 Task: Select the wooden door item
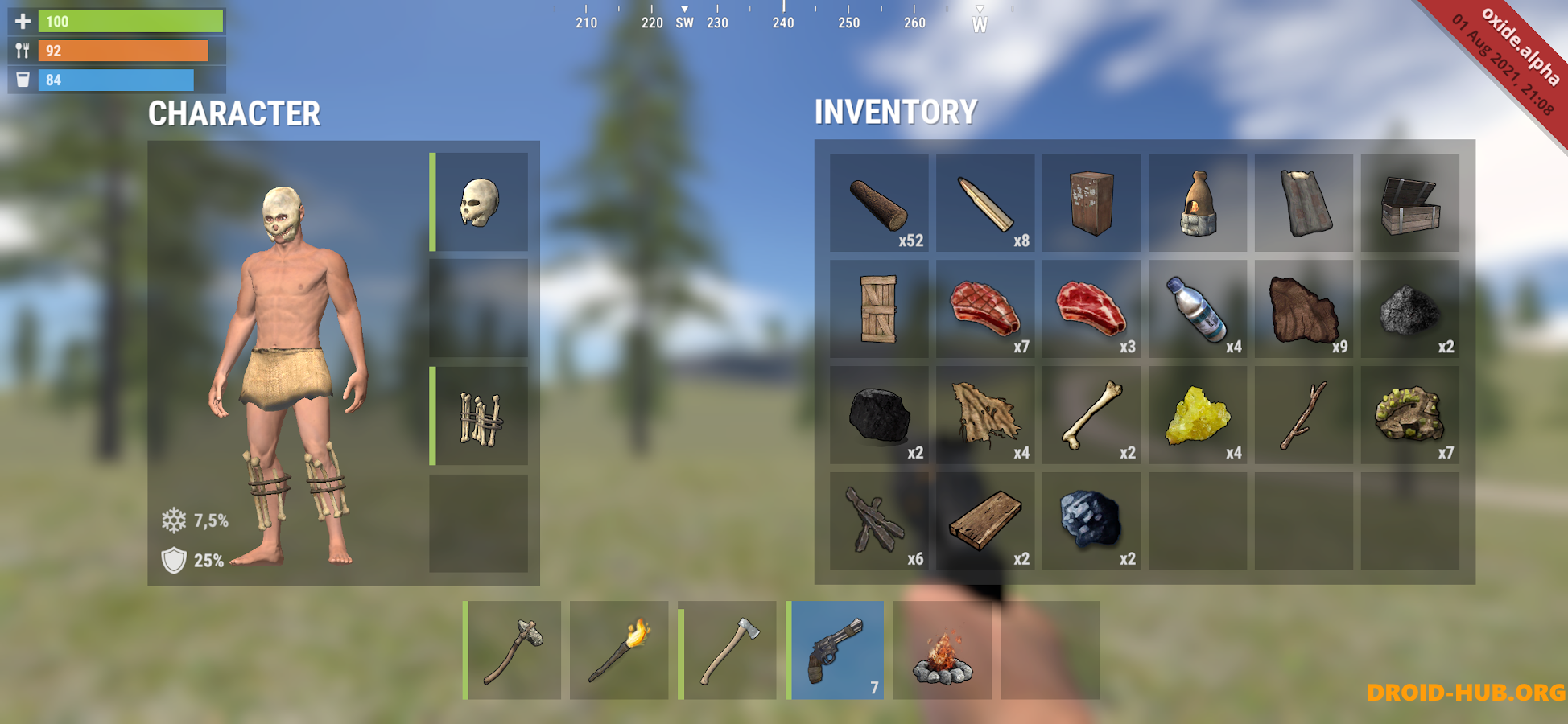[x=879, y=310]
